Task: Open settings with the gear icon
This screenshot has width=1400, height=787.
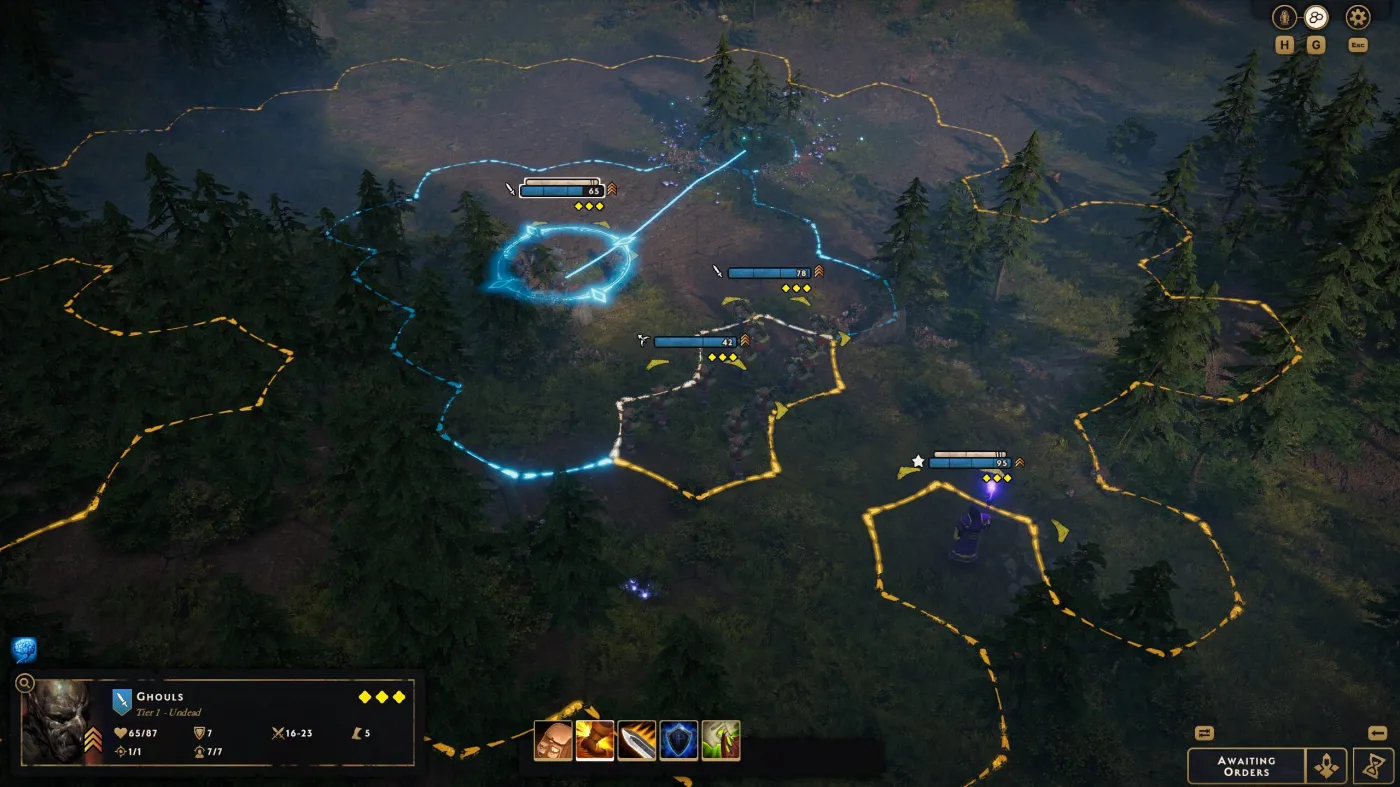Action: [1357, 17]
